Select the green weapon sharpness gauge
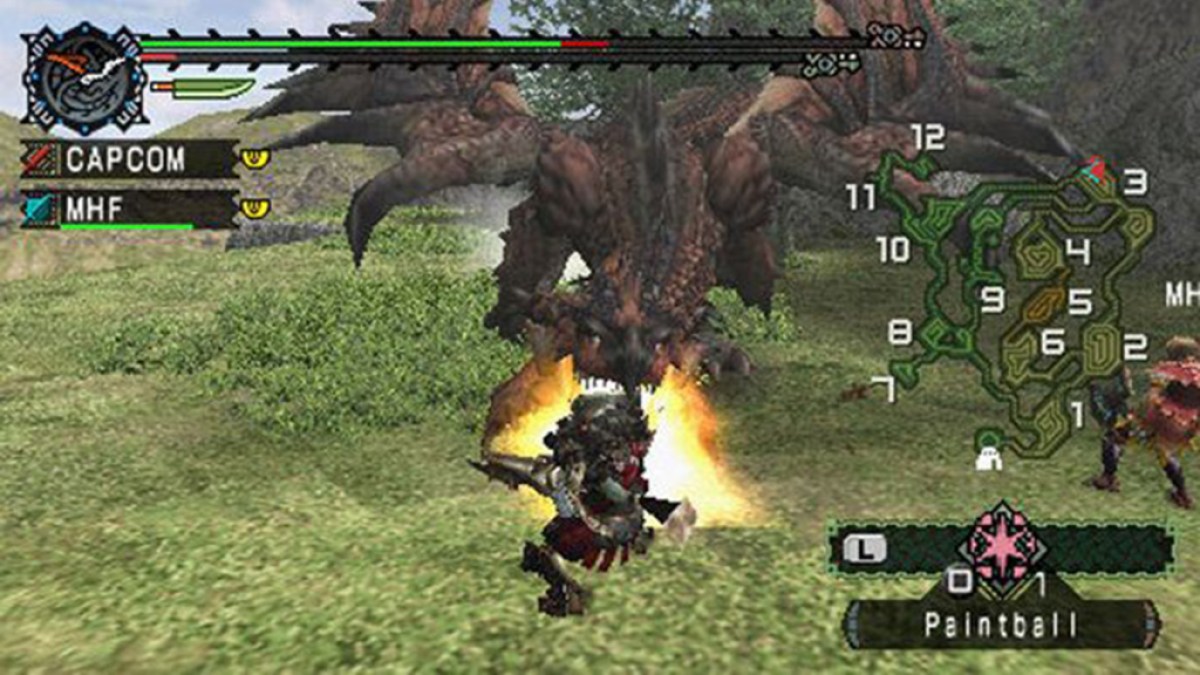This screenshot has width=1200, height=675. tap(203, 89)
